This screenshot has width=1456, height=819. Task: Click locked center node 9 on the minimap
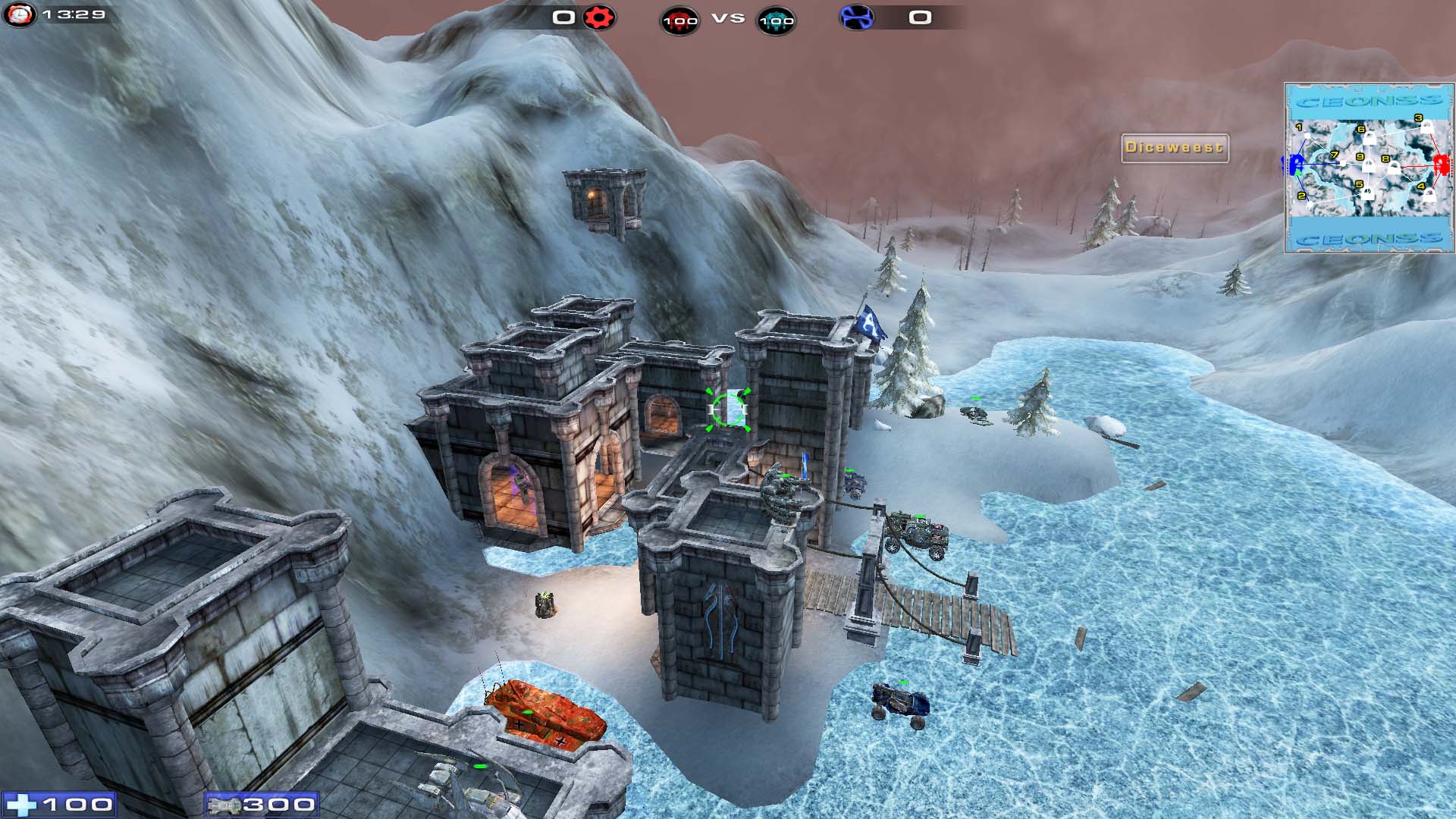pyautogui.click(x=1369, y=165)
